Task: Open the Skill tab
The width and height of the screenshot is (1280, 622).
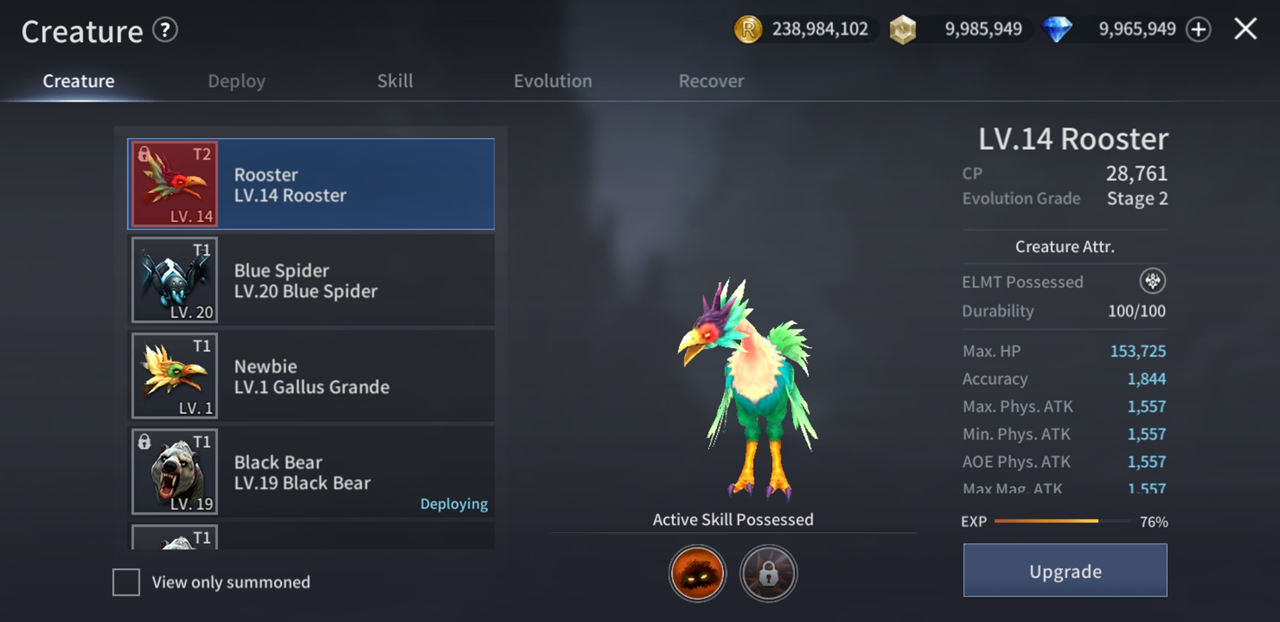Action: (x=395, y=81)
